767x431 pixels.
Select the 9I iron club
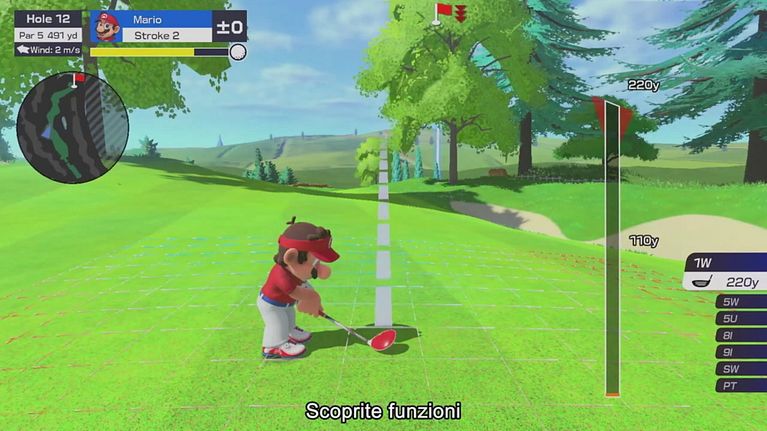[x=741, y=352]
